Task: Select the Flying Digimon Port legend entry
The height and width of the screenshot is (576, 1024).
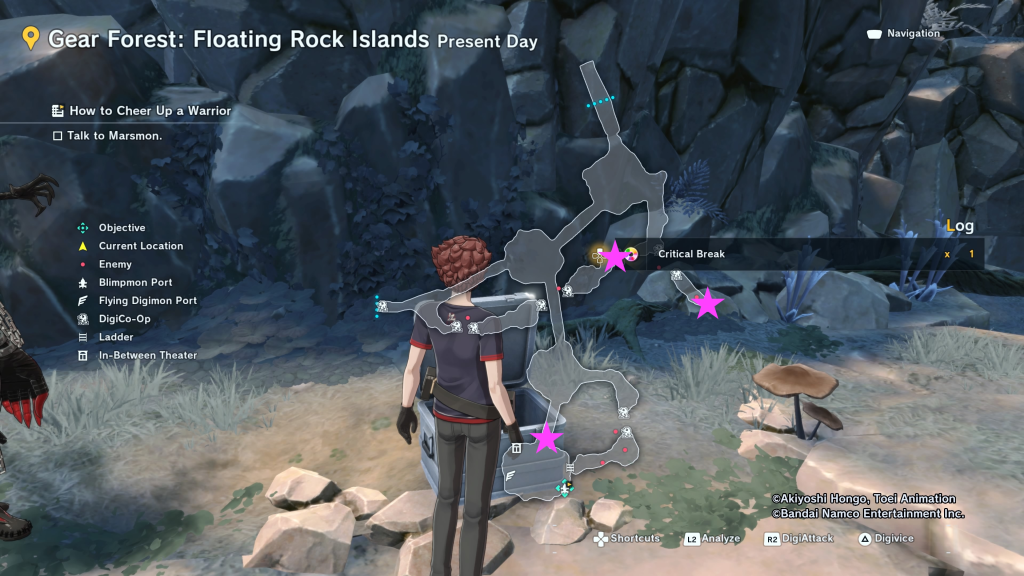Action: click(147, 301)
